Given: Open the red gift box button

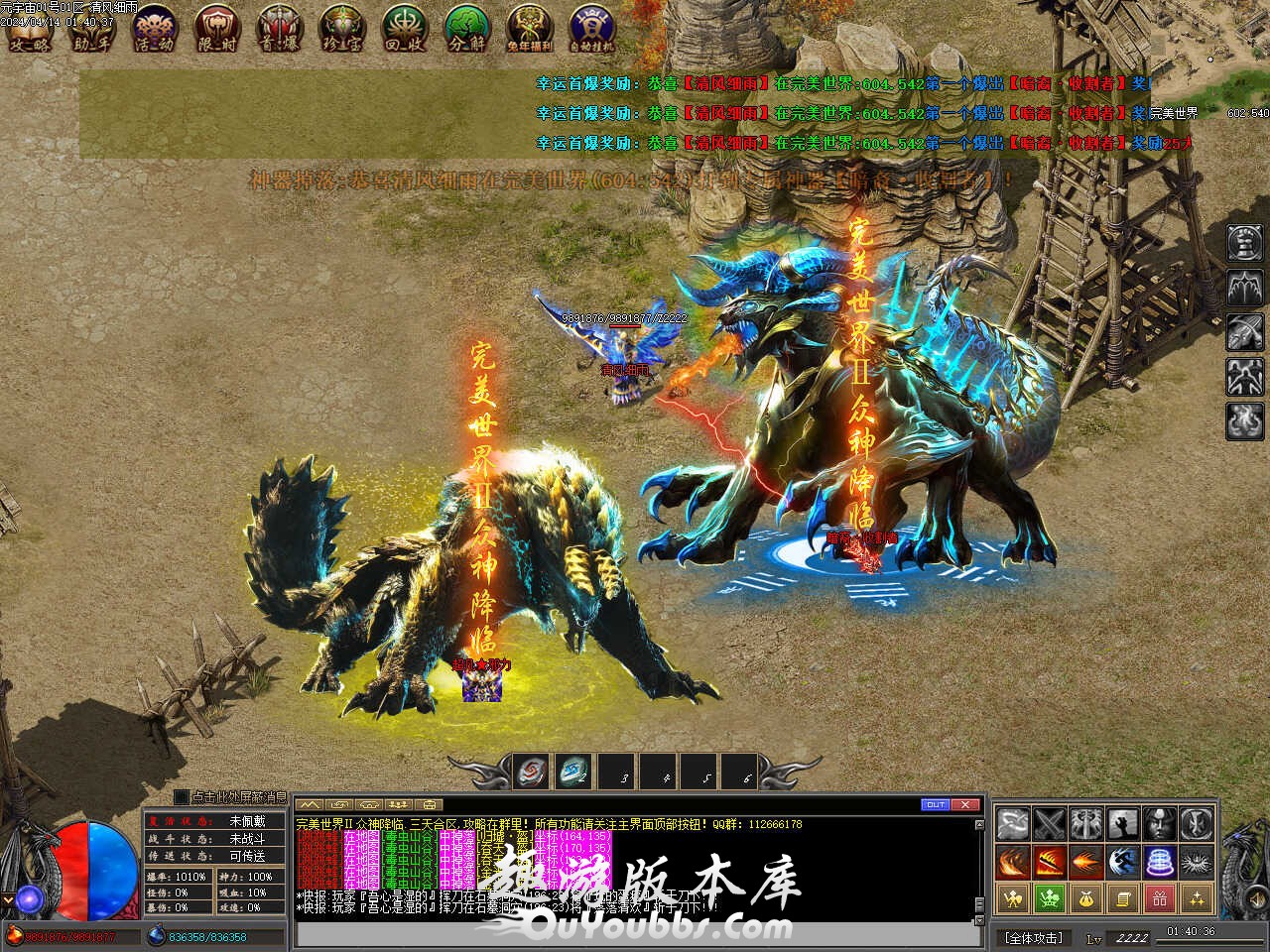Looking at the screenshot, I should (1159, 898).
